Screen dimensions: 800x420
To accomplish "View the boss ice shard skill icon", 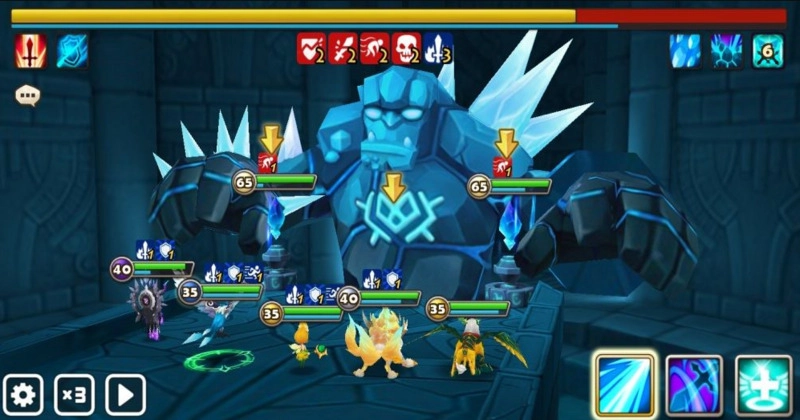I will [685, 50].
